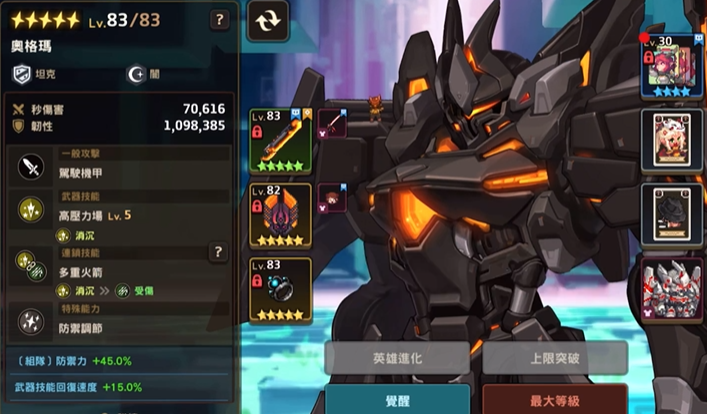
Task: Choose the 英雄進化 hero evolution button
Action: tap(396, 358)
